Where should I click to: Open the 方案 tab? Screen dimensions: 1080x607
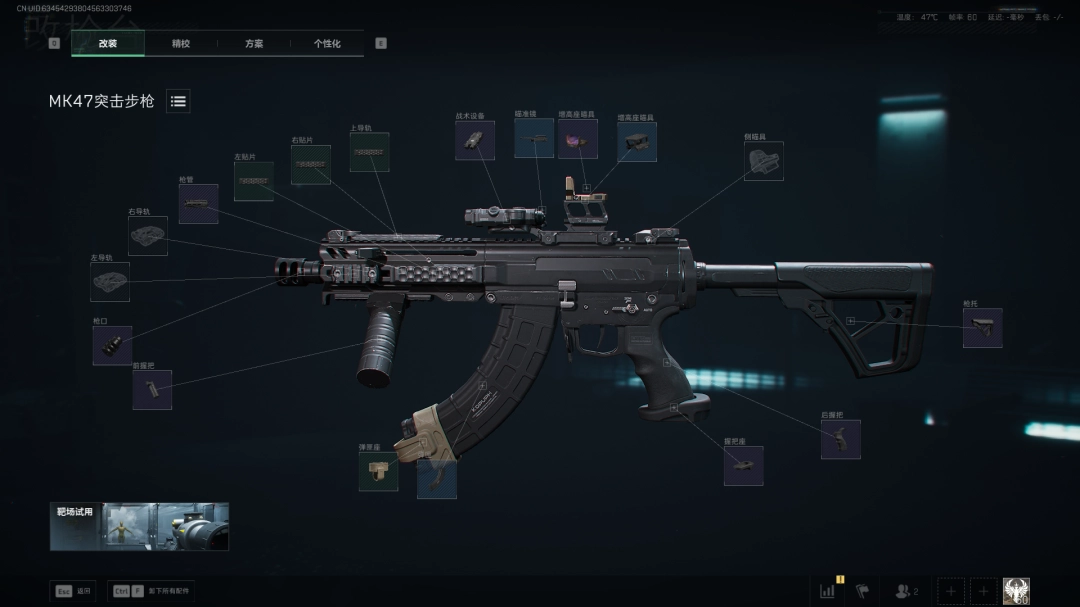(x=254, y=44)
